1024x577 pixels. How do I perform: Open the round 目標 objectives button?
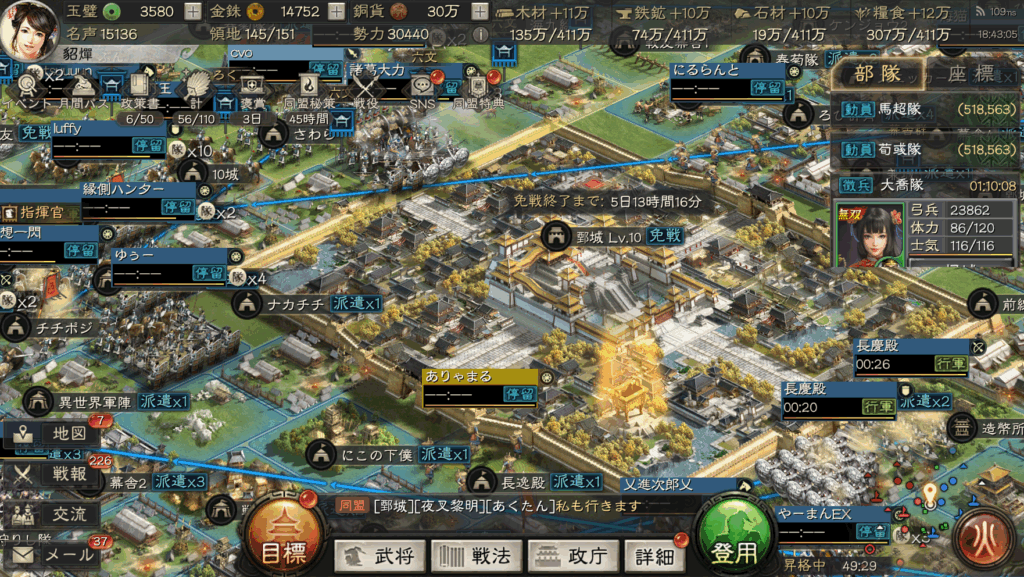(x=276, y=539)
